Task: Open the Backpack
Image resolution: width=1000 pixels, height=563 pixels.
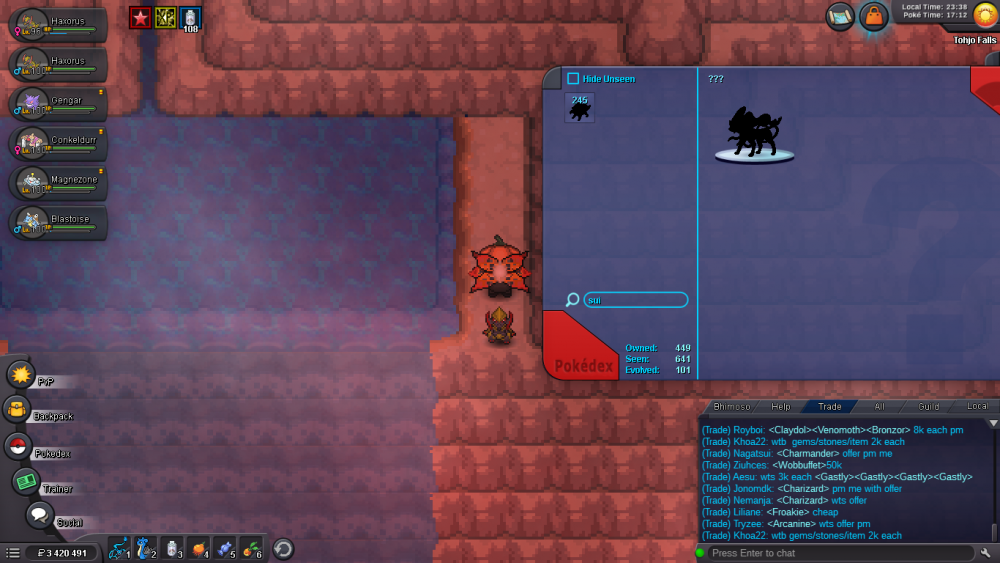Action: pyautogui.click(x=17, y=409)
